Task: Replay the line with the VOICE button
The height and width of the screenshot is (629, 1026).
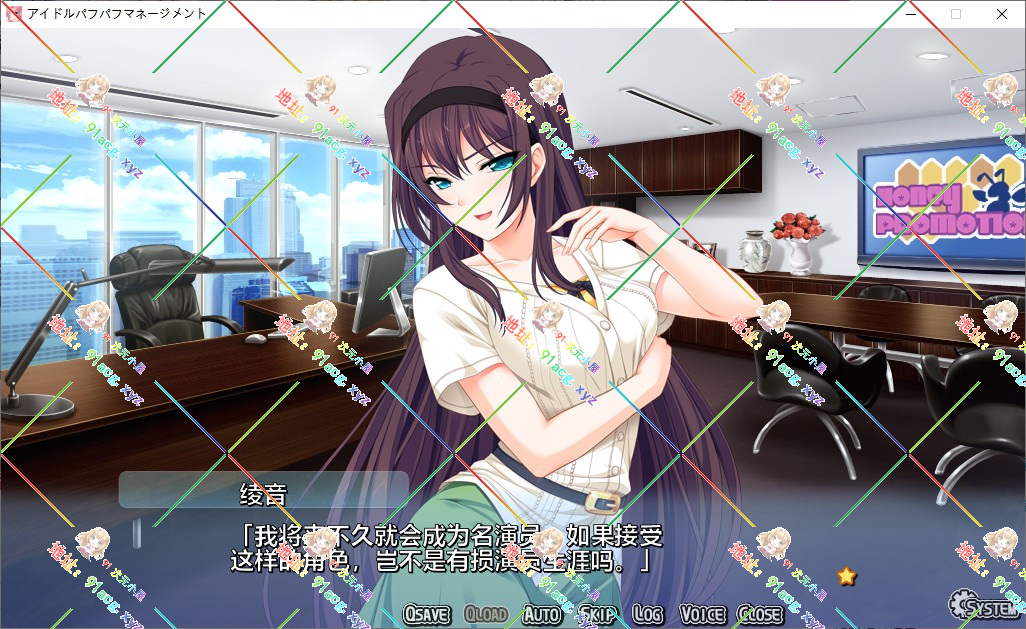Action: point(702,614)
